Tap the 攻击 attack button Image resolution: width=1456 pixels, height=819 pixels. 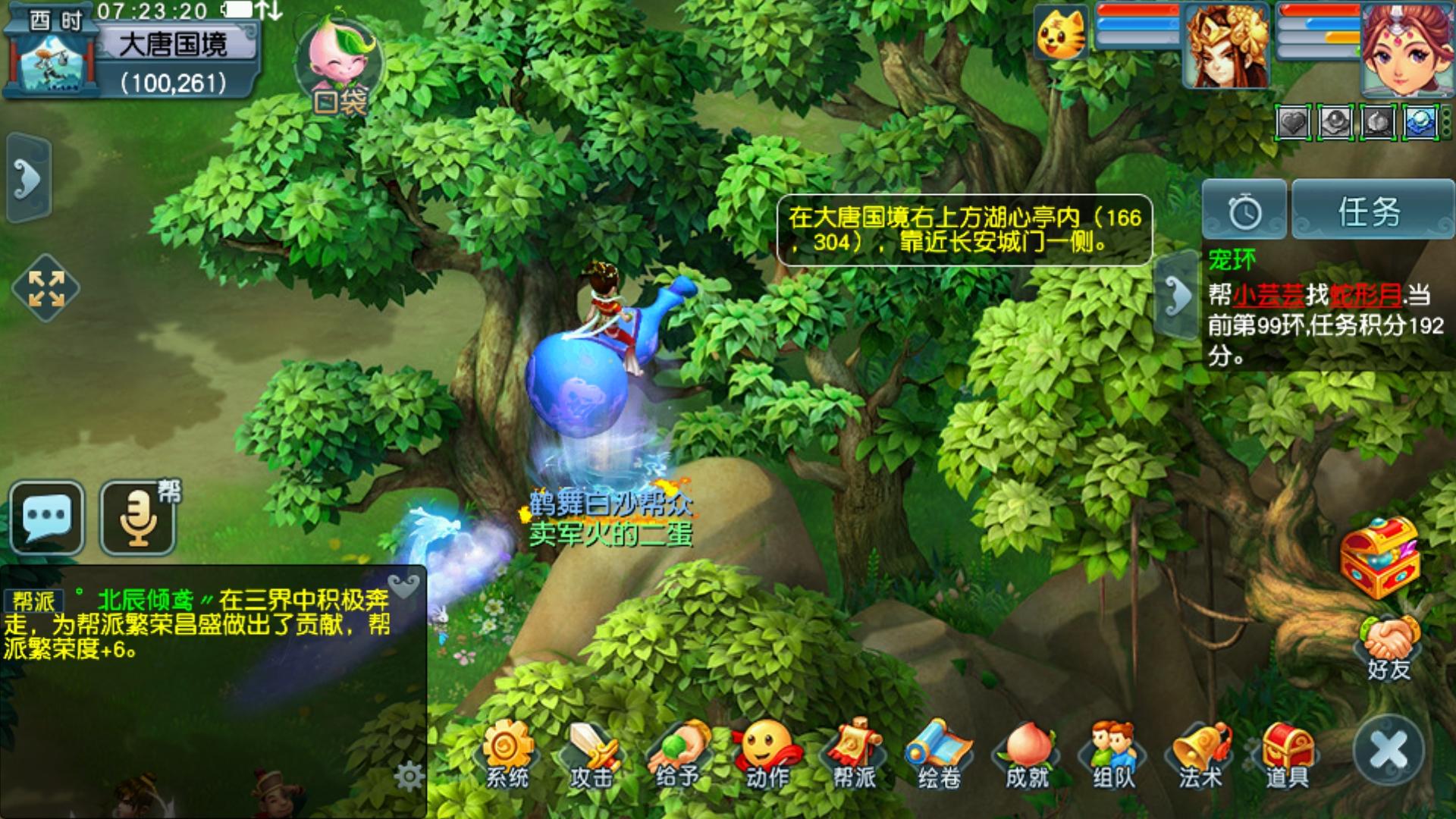592,753
